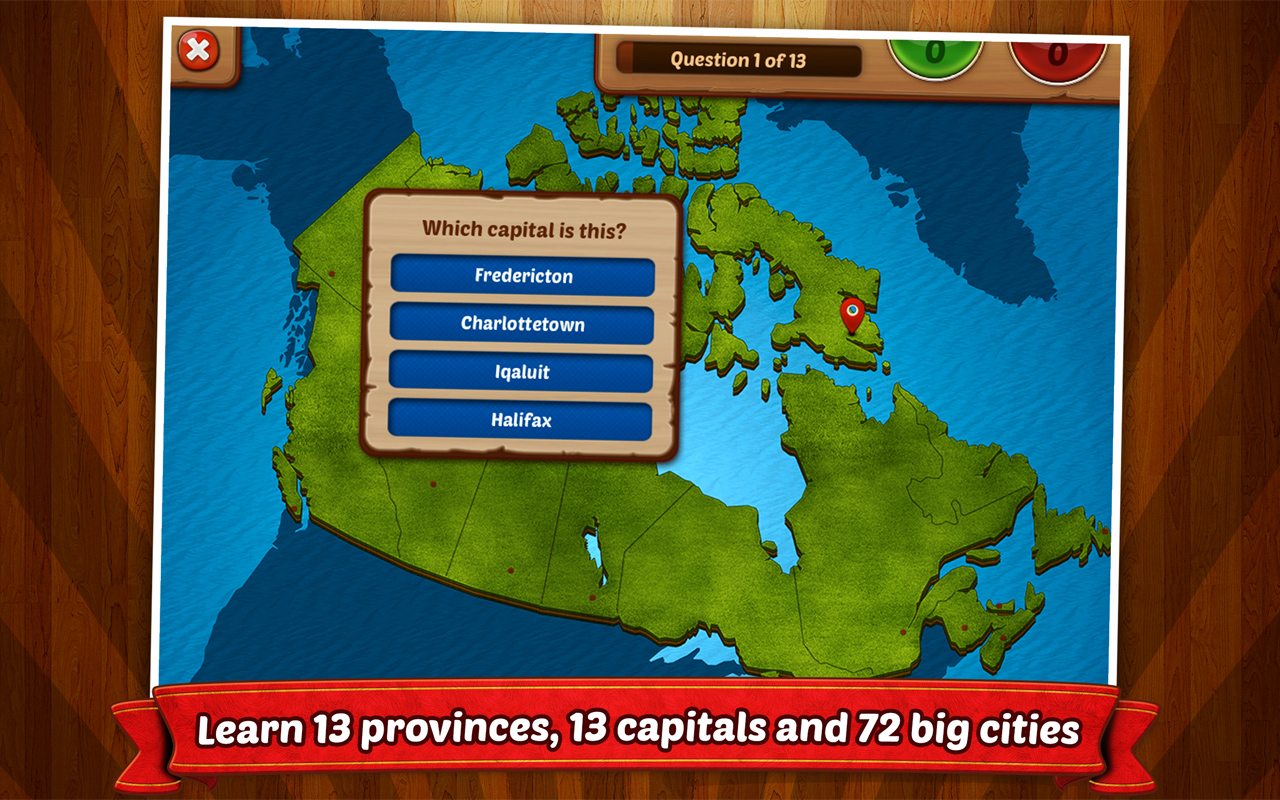Click the red X close icon
The width and height of the screenshot is (1280, 800).
(197, 48)
